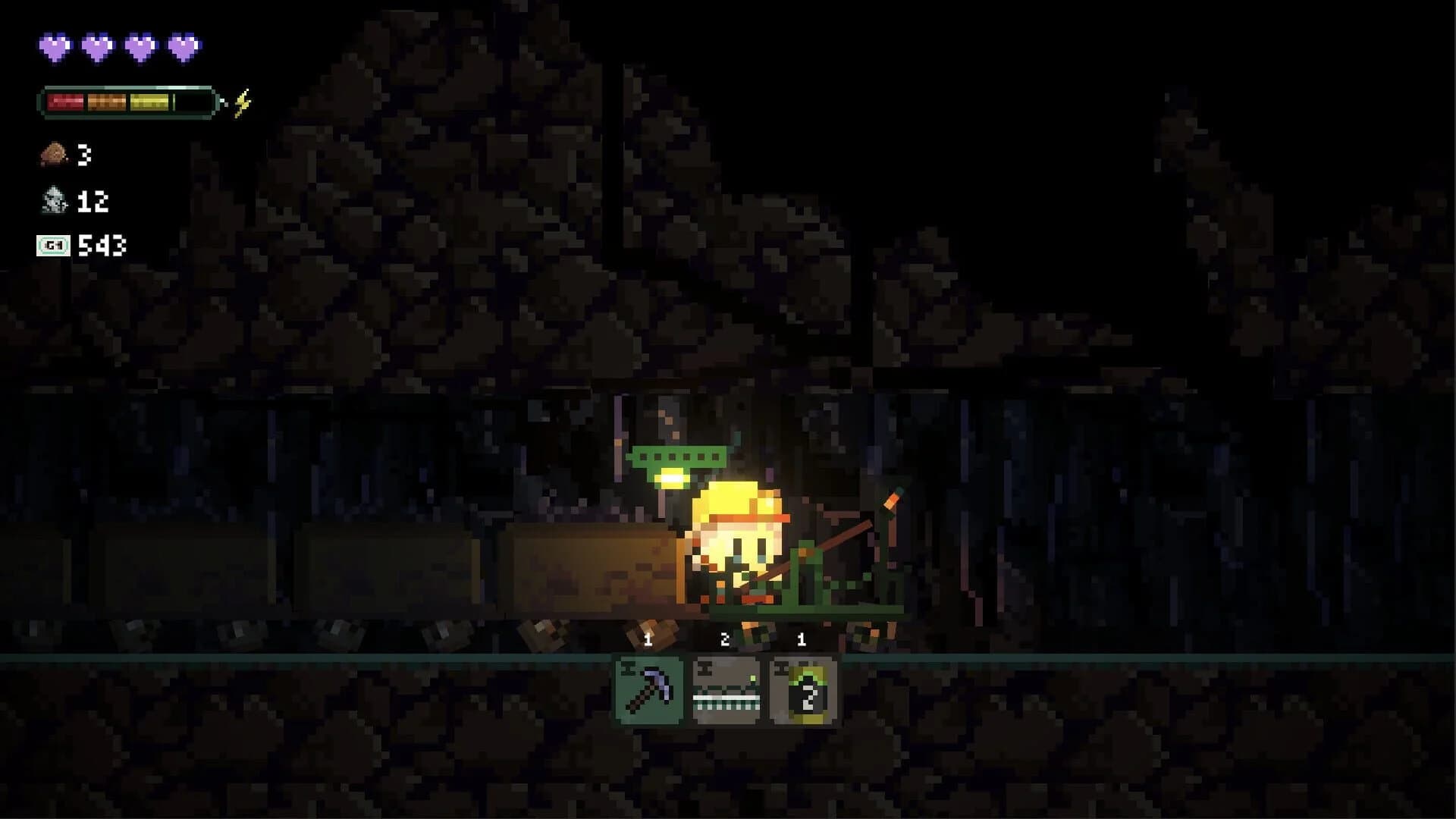Click the red segment of the energy bar
Image resolution: width=1456 pixels, height=819 pixels.
[x=66, y=100]
